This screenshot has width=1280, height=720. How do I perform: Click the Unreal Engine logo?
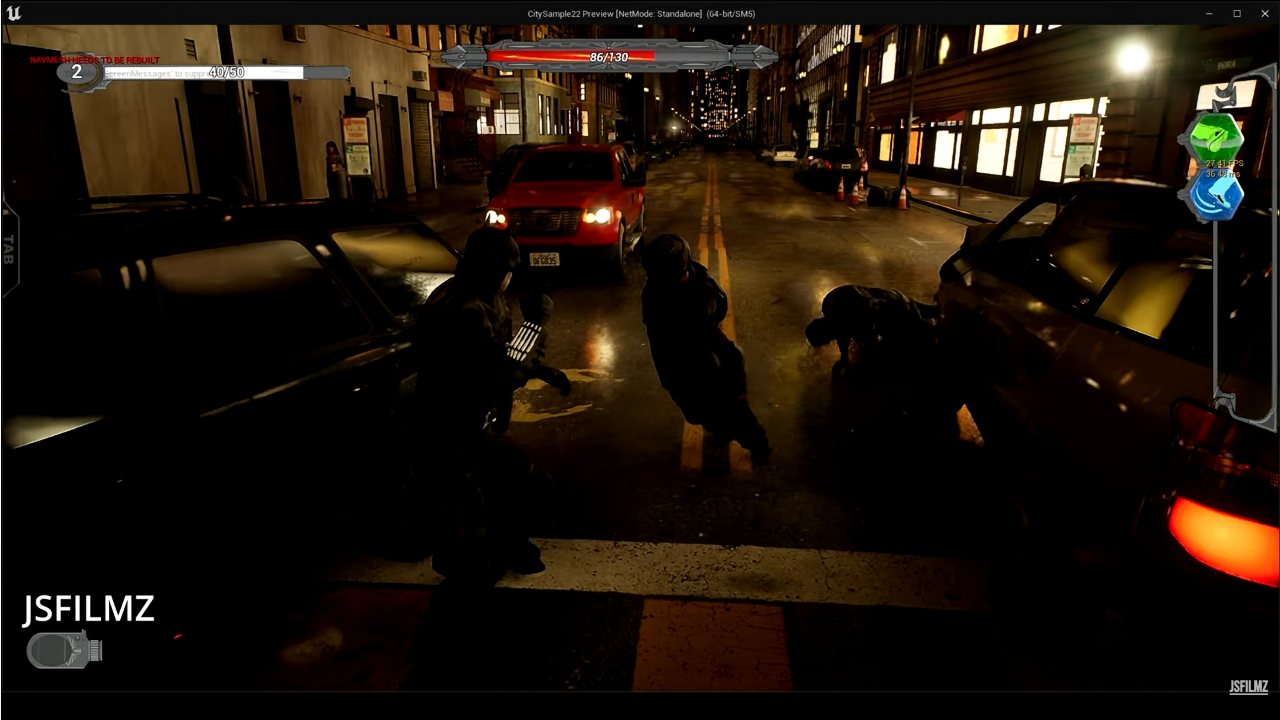[x=14, y=13]
